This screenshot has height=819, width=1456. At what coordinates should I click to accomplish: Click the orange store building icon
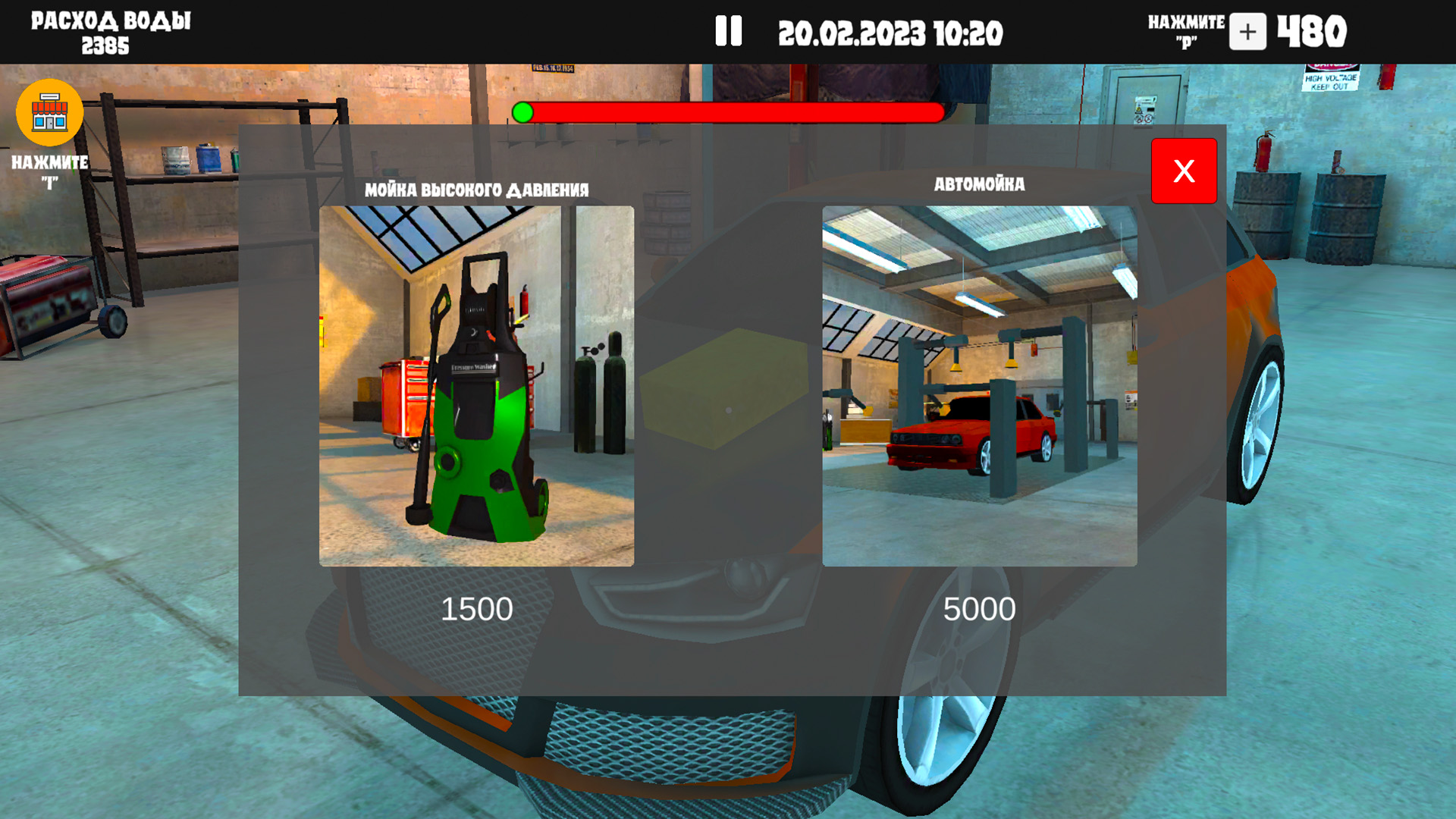(x=49, y=112)
